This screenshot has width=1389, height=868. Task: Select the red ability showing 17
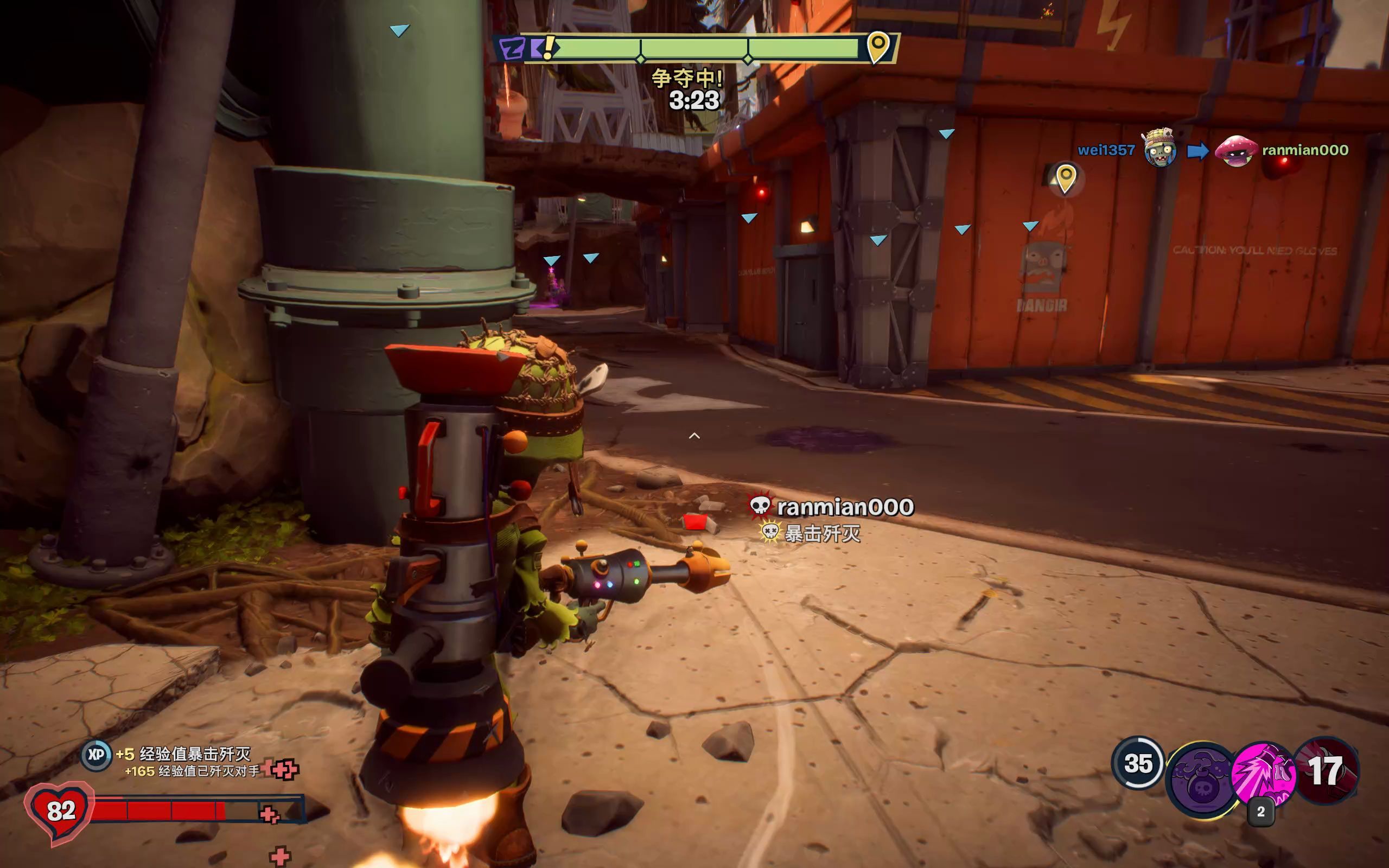(x=1327, y=770)
